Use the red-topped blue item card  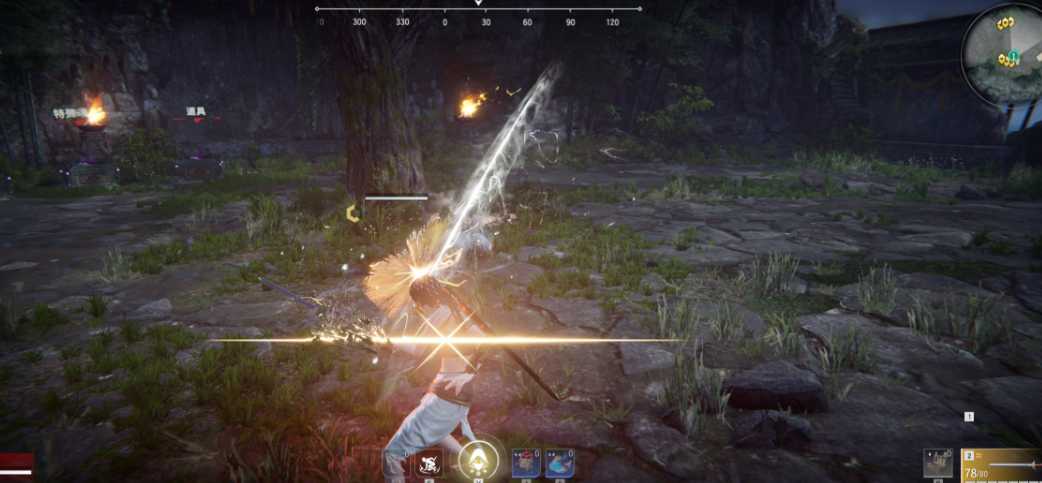526,463
